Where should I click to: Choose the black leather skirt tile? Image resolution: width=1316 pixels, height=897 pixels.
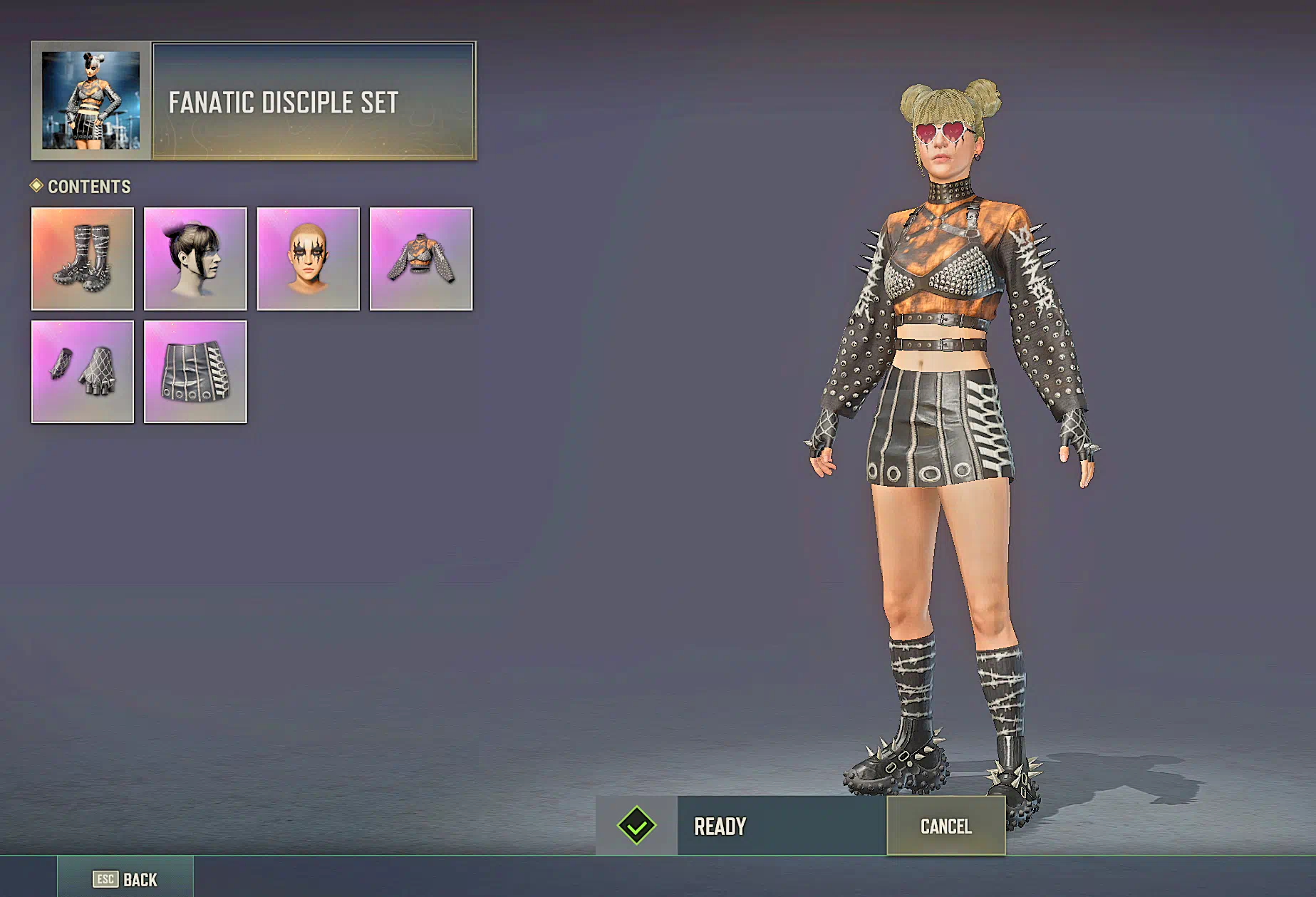point(195,372)
